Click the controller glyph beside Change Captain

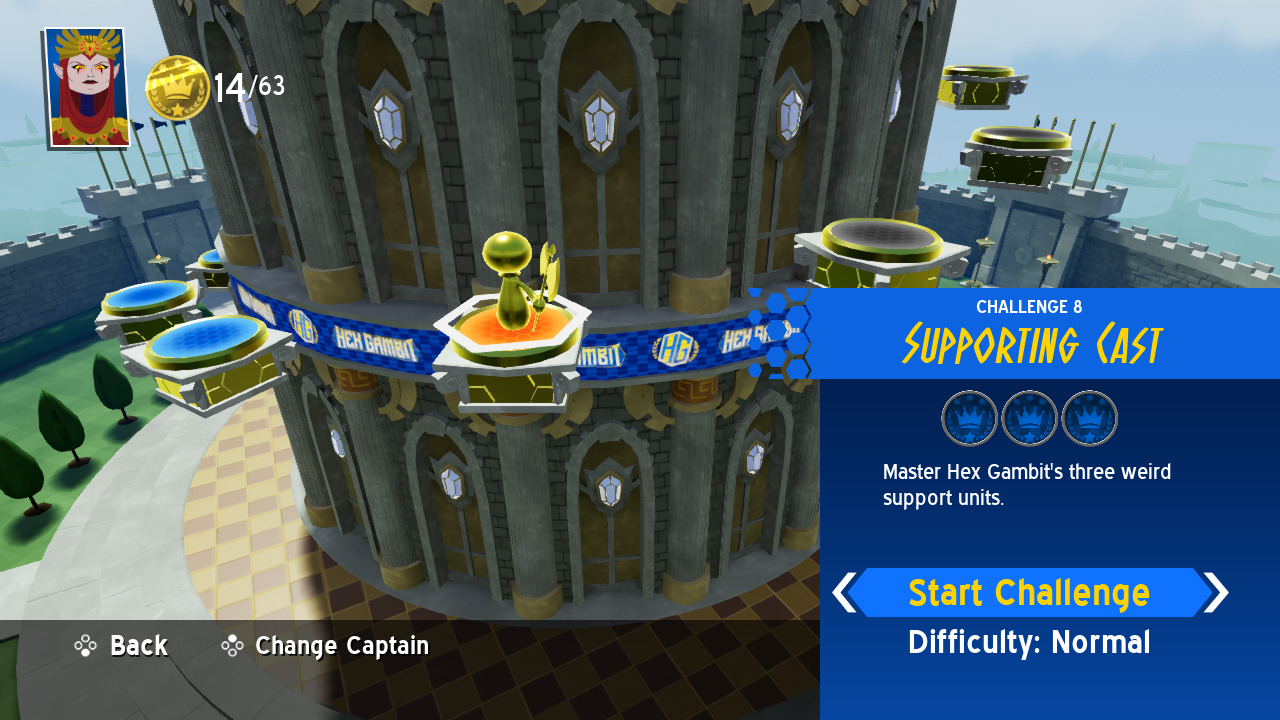point(232,646)
